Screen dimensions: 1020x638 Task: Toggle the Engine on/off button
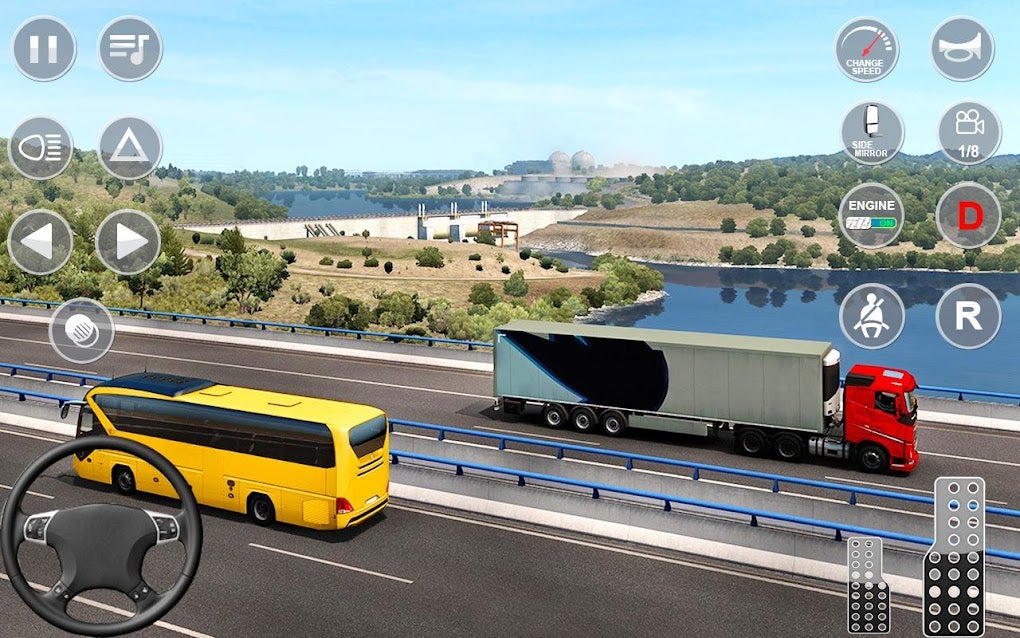[871, 214]
